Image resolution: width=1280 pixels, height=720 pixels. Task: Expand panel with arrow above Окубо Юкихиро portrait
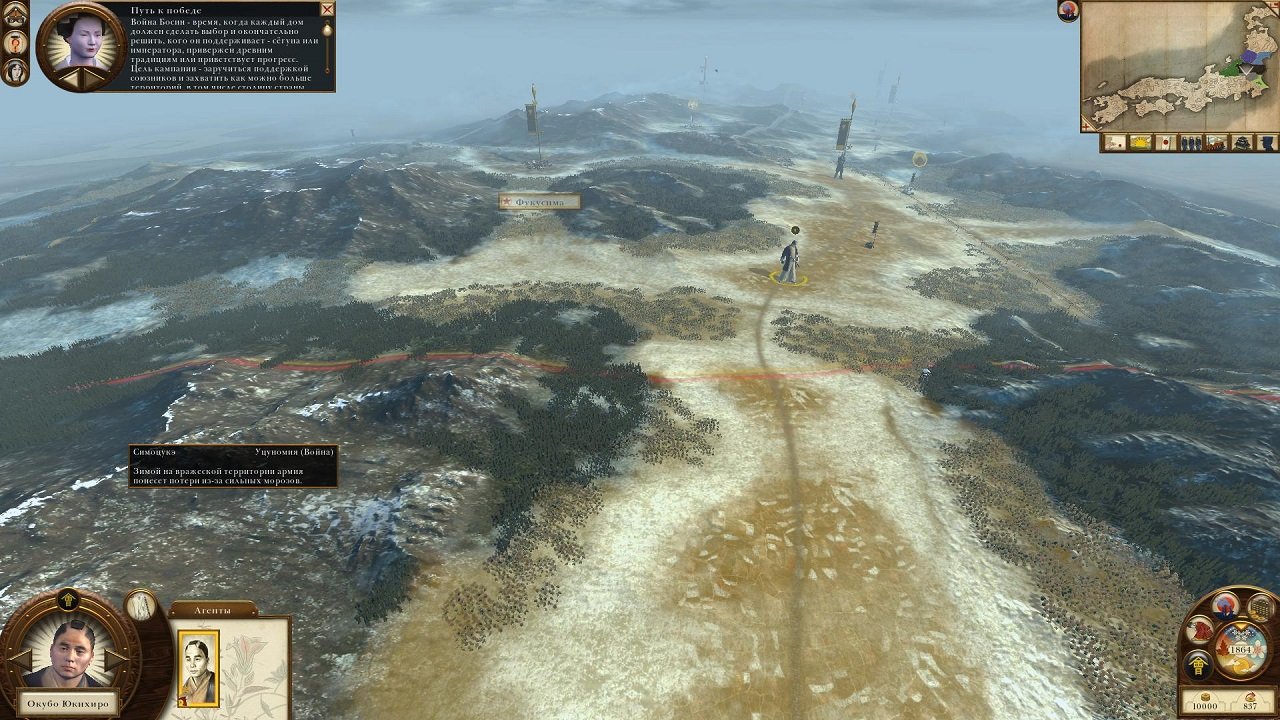click(x=68, y=598)
